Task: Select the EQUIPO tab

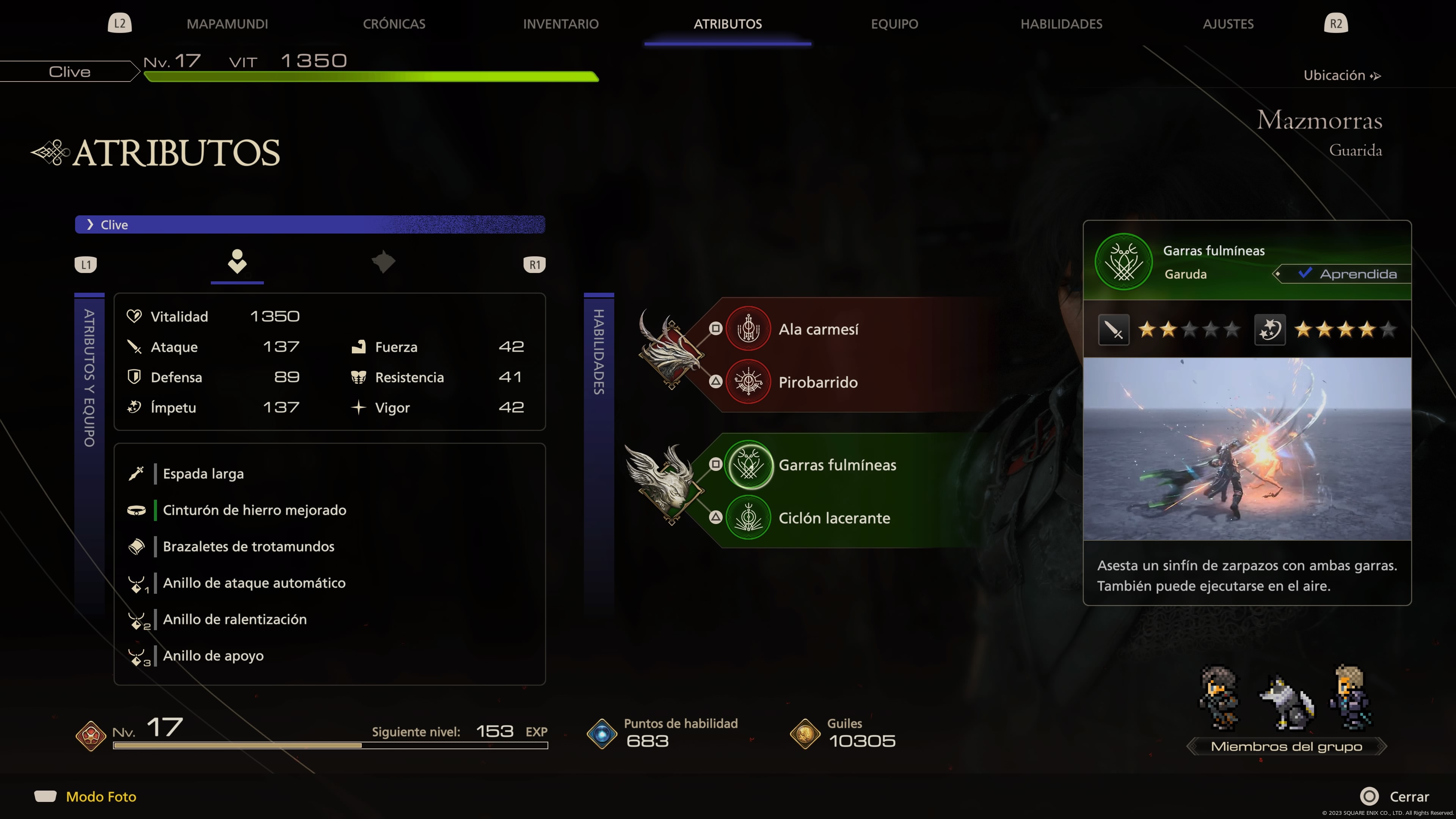Action: coord(894,24)
